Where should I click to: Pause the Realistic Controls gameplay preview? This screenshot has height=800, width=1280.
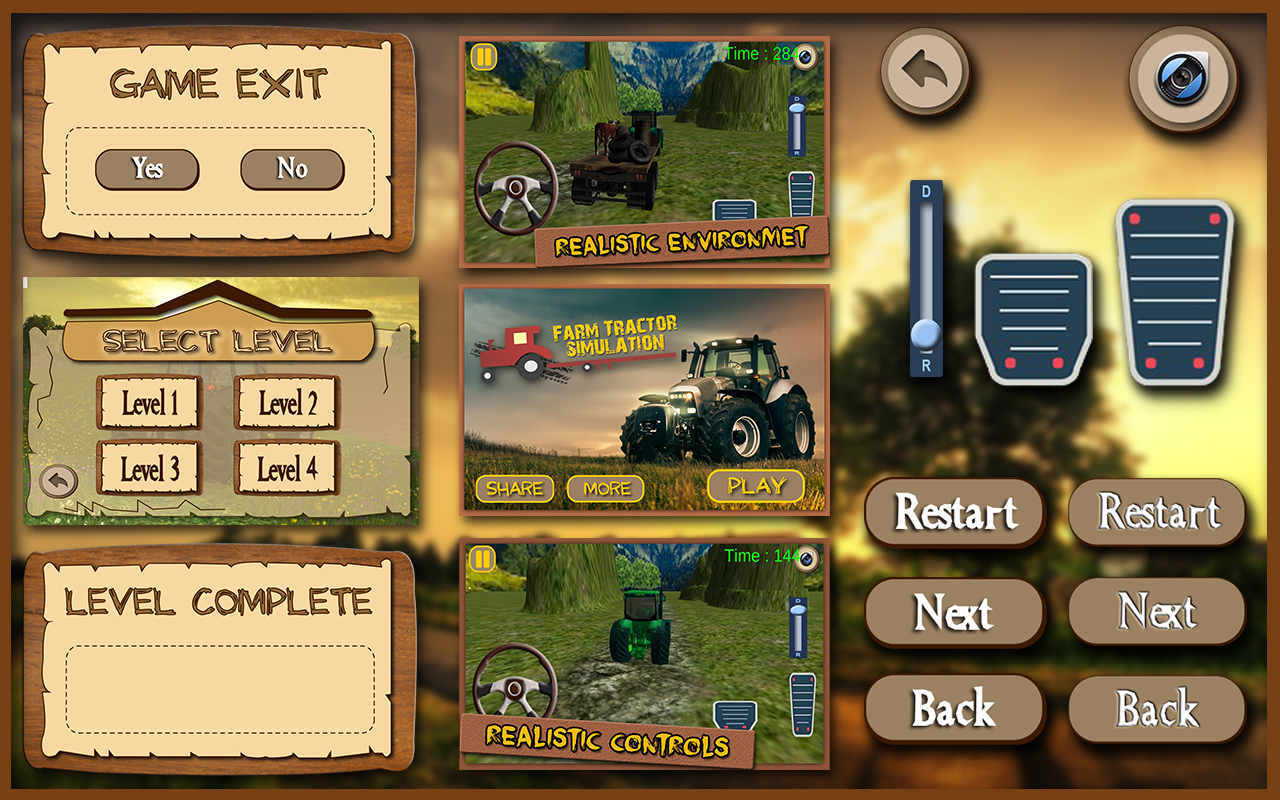coord(482,557)
